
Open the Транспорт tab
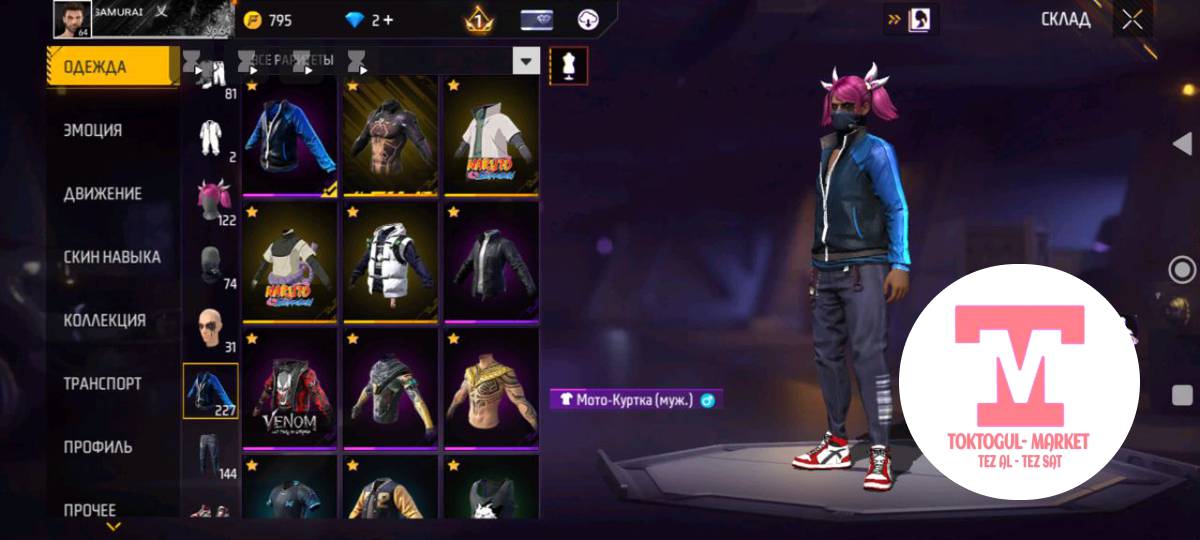102,384
